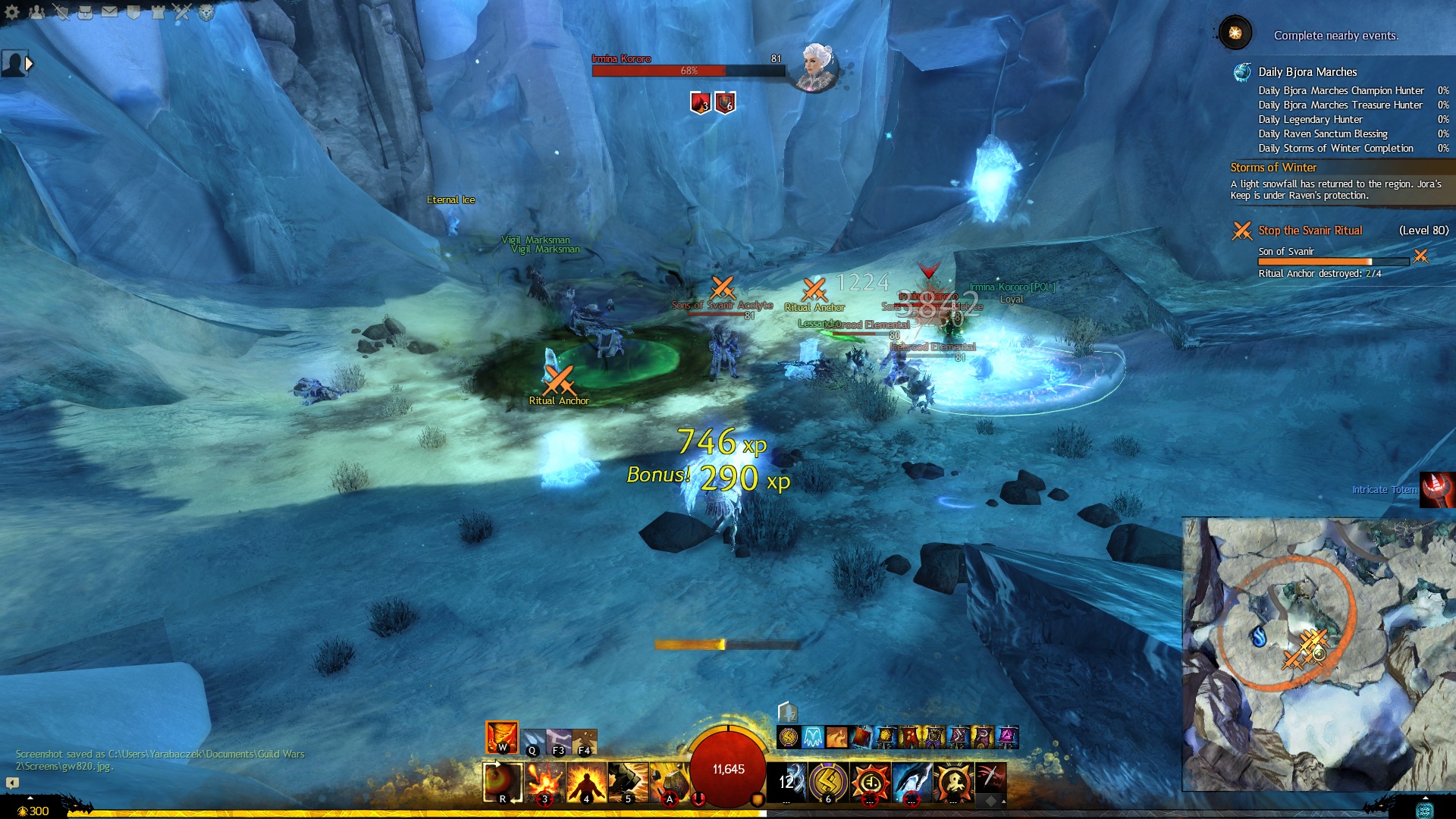Open the Hero panel sword-and-shield icon

pos(61,11)
